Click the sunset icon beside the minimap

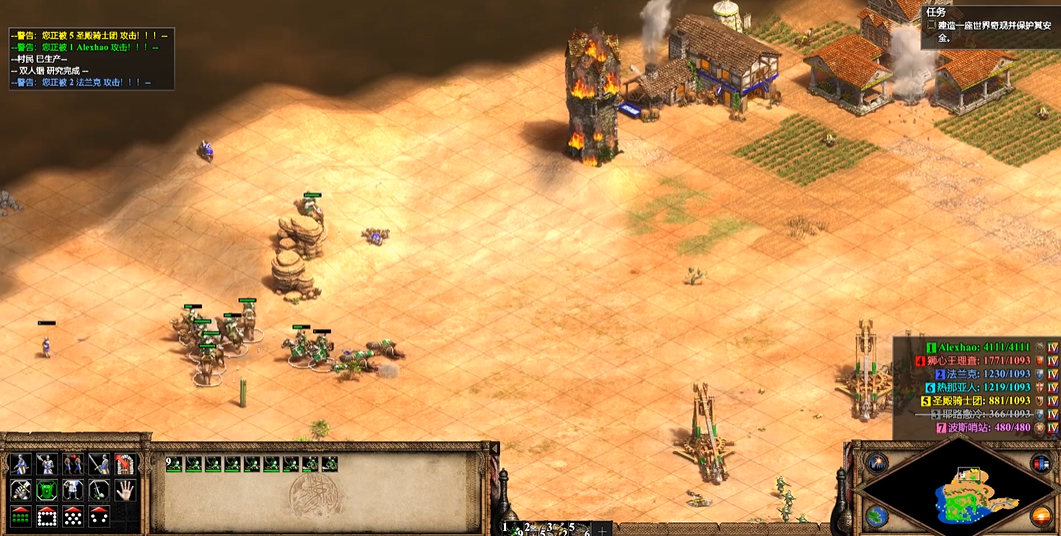(x=1041, y=516)
